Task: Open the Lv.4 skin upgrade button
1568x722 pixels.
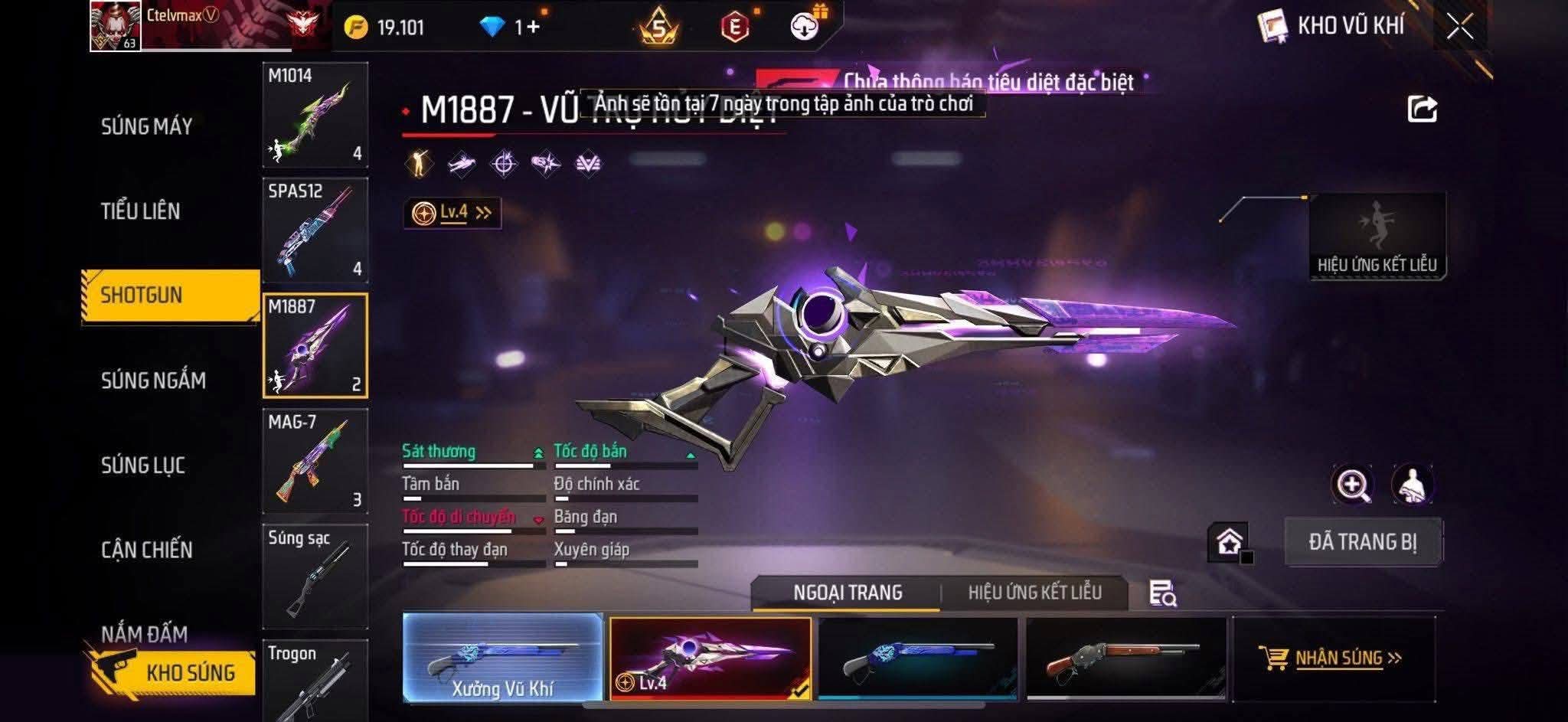Action: point(452,213)
